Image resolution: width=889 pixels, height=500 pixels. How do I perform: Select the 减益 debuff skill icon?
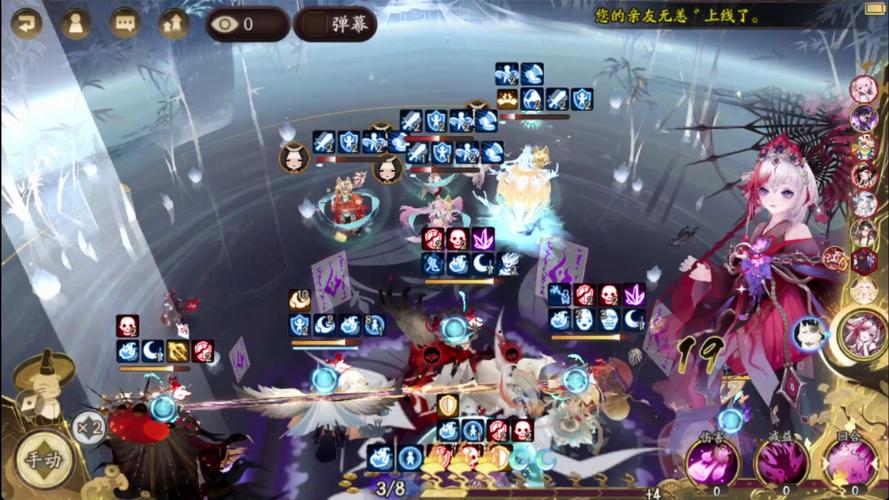click(x=781, y=460)
